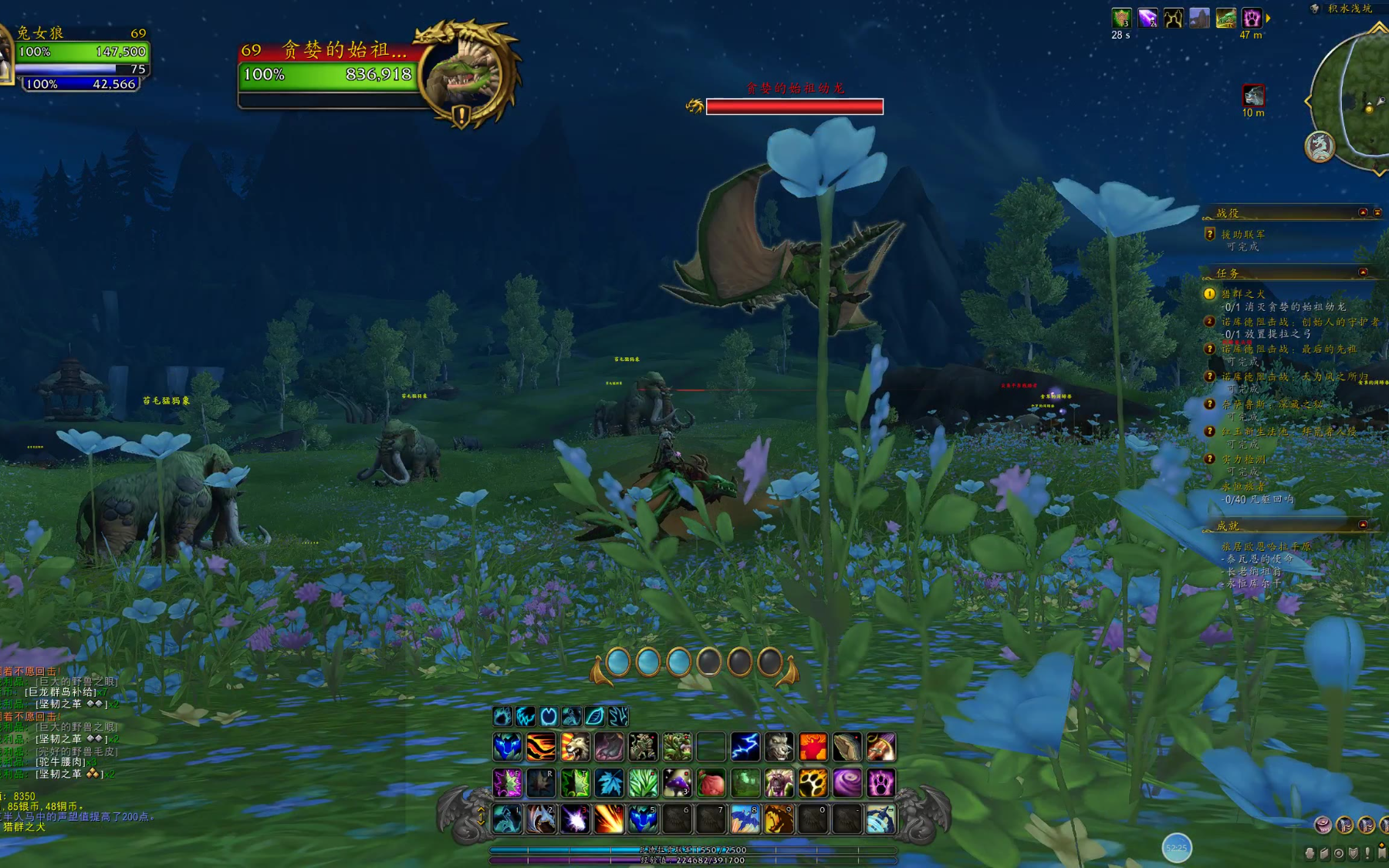Screen dimensions: 1389x868
Task: Use the purple mushroom ability
Action: [677, 783]
